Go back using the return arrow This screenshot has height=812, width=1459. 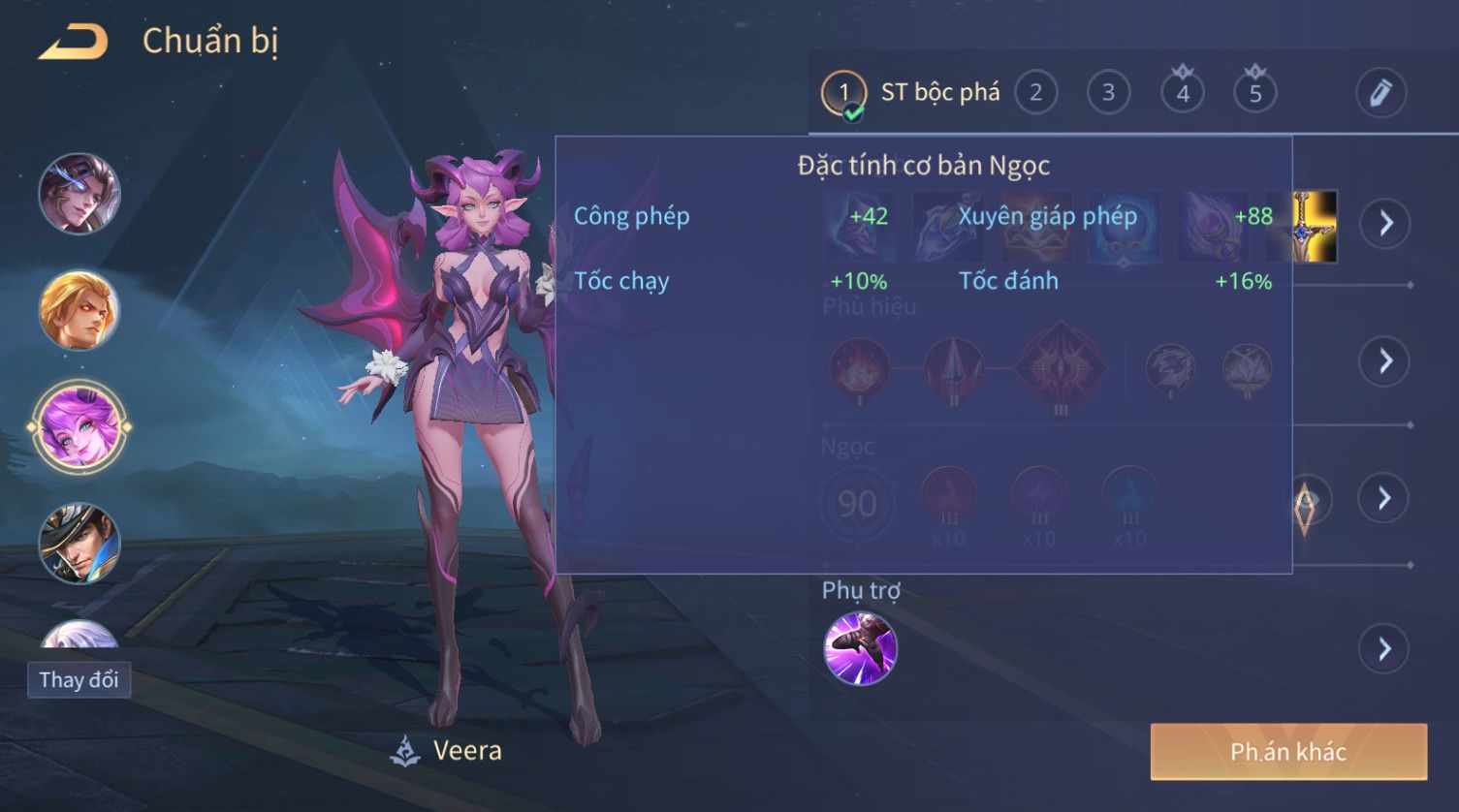point(74,43)
